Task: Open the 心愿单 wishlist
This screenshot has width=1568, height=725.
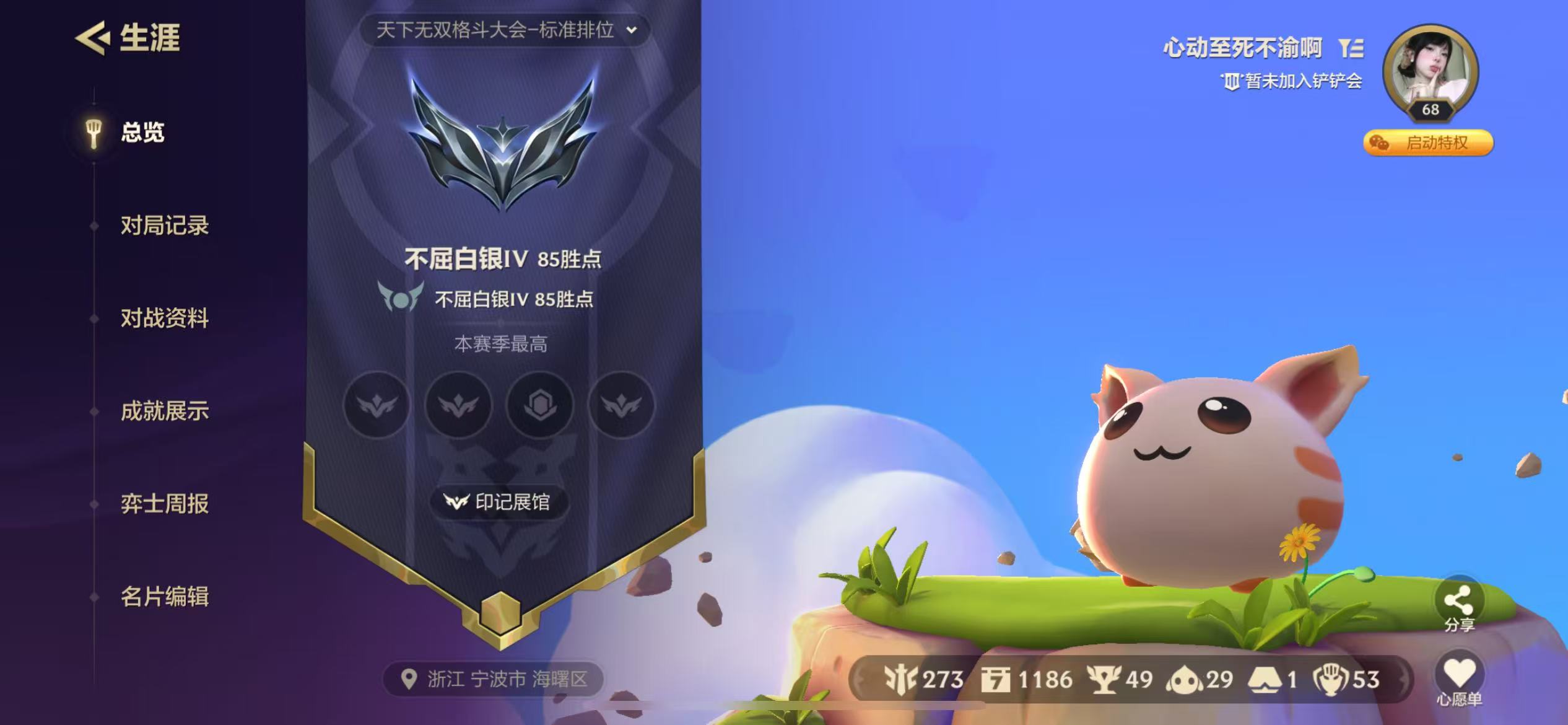Action: tap(1458, 680)
